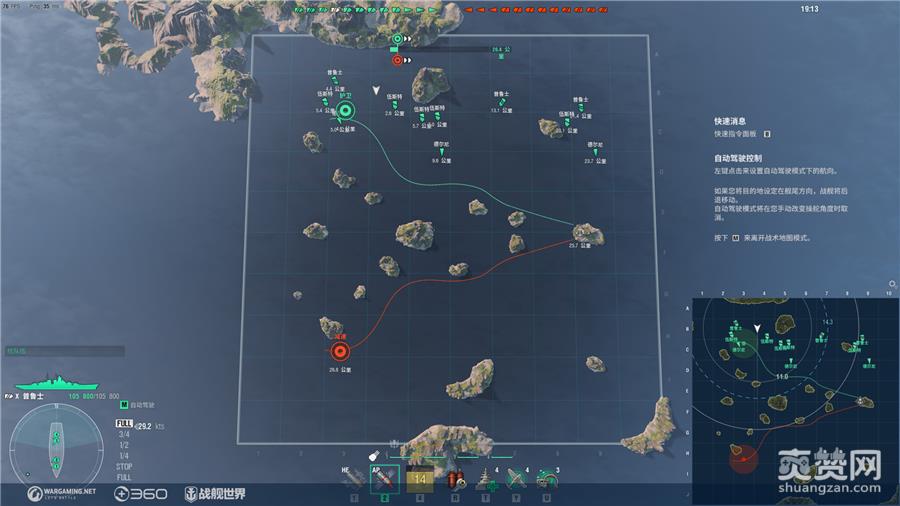
Task: Select the AP shell ammo slot
Action: point(384,480)
